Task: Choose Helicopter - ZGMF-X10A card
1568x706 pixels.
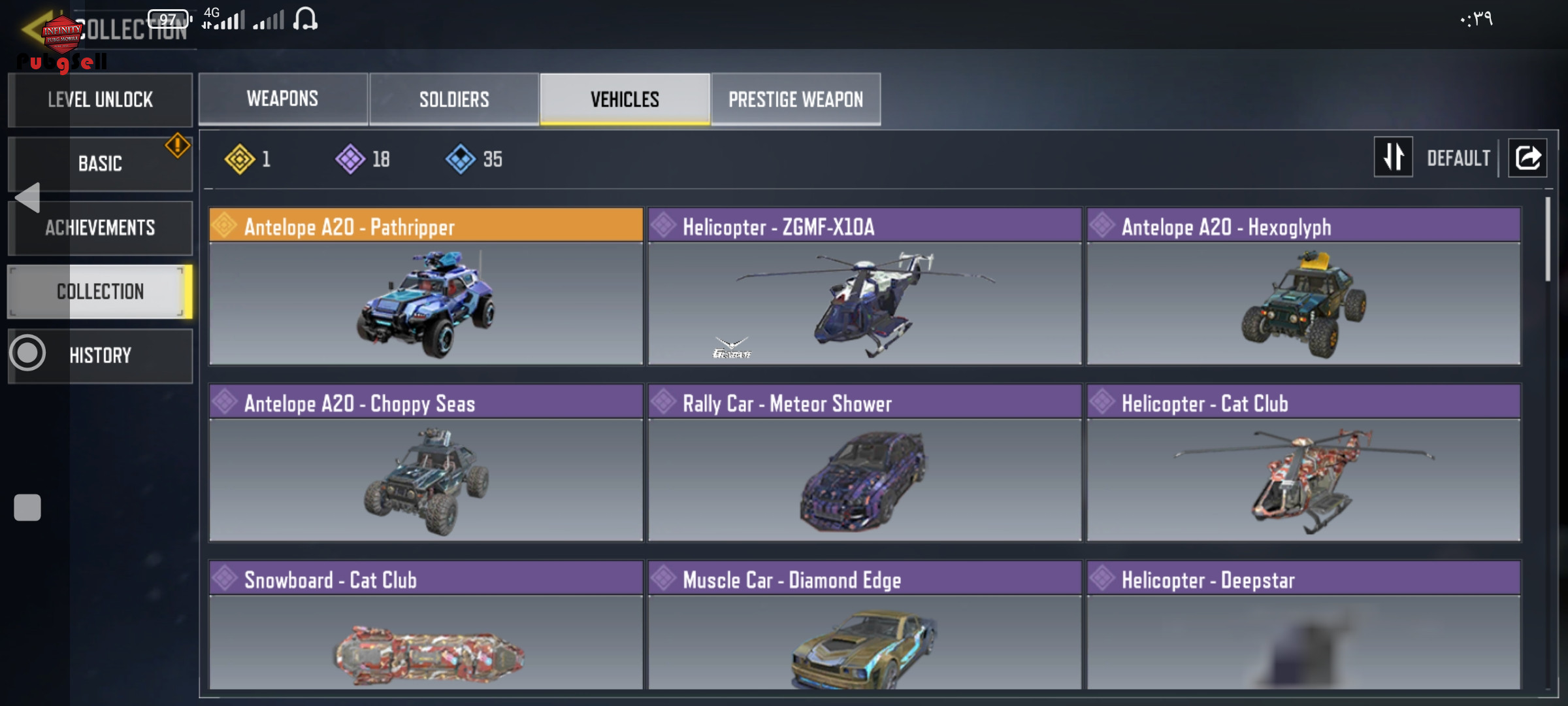Action: pyautogui.click(x=864, y=286)
